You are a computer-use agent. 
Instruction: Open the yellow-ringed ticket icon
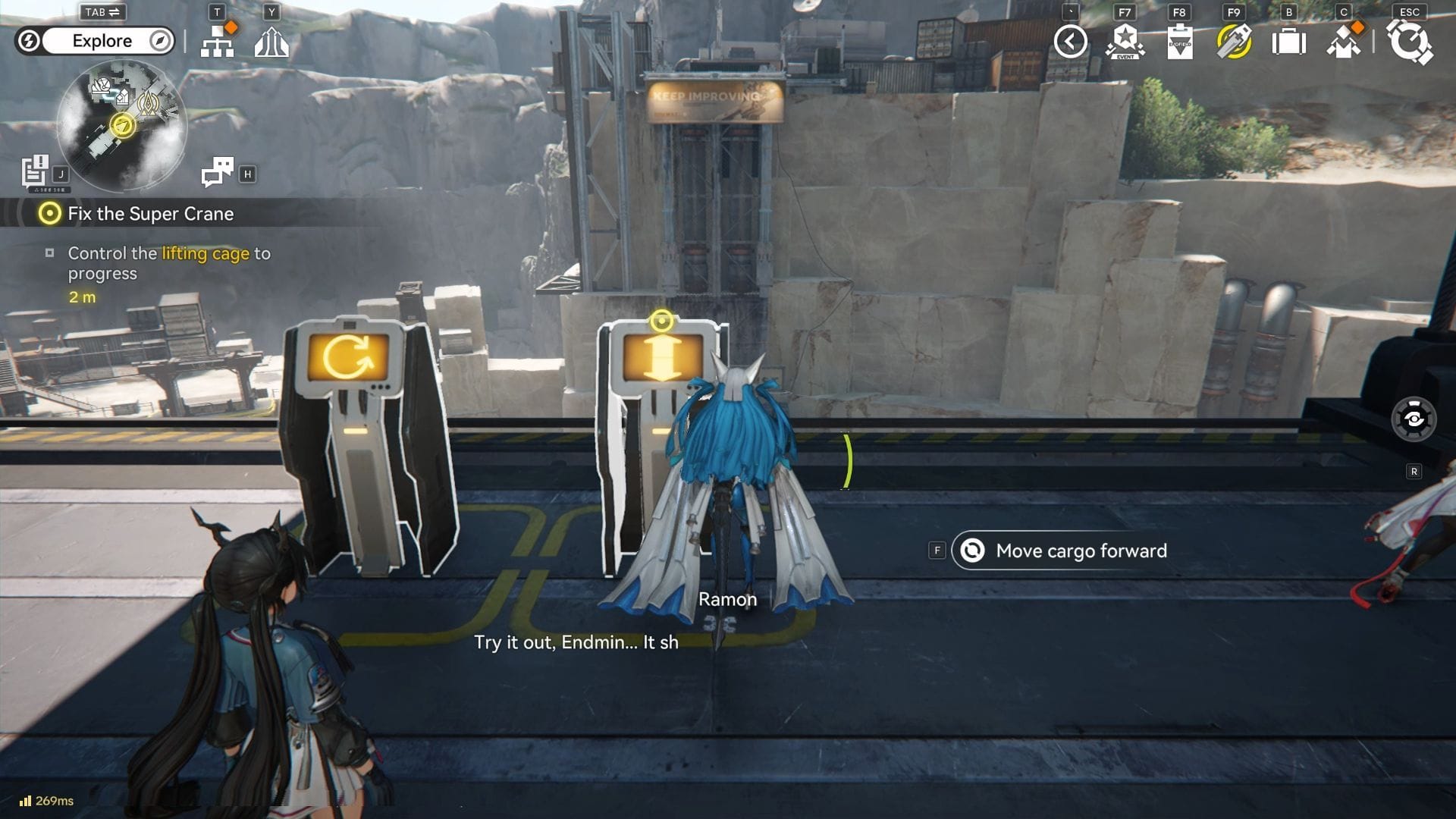pos(1234,42)
